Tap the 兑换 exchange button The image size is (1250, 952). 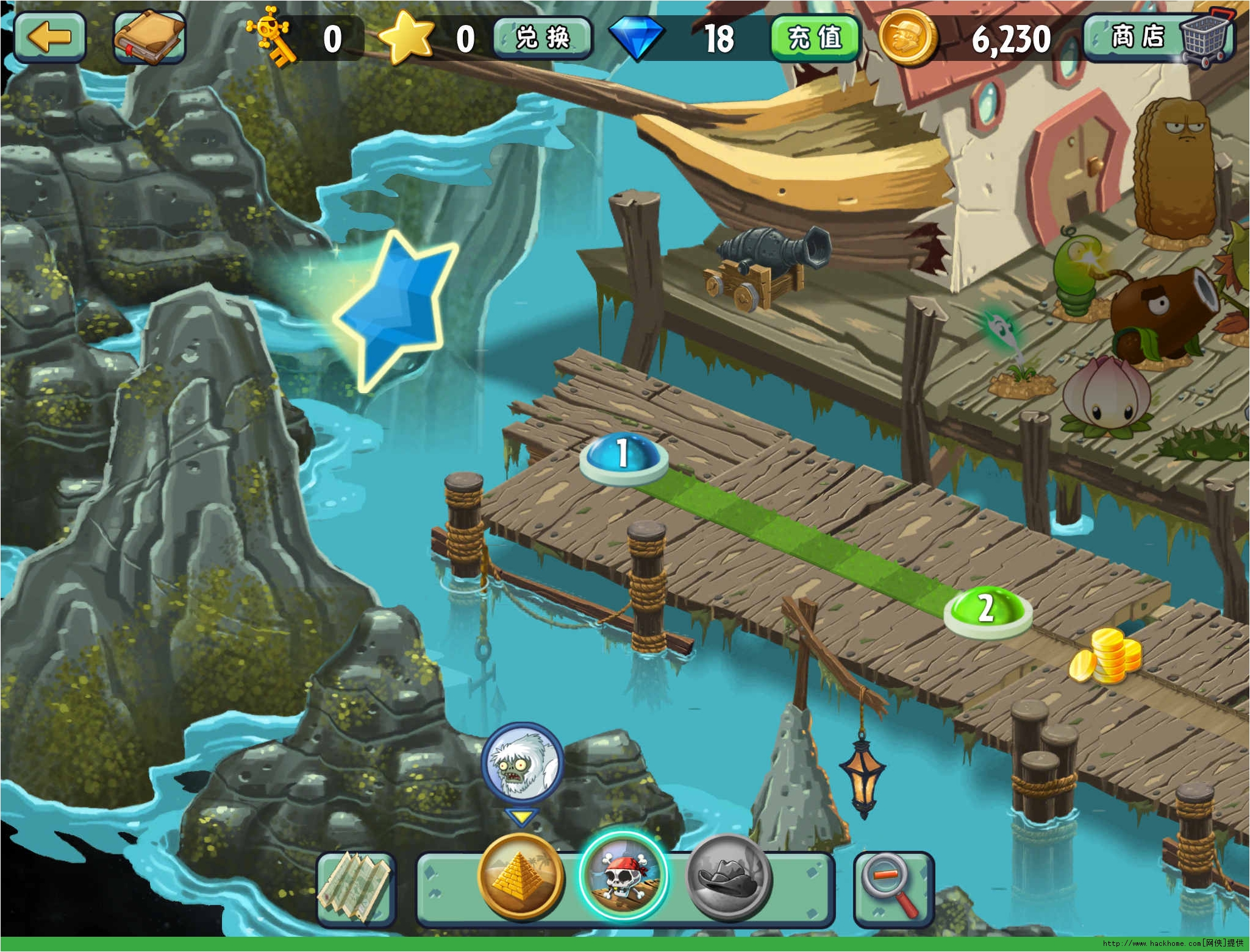pyautogui.click(x=542, y=38)
